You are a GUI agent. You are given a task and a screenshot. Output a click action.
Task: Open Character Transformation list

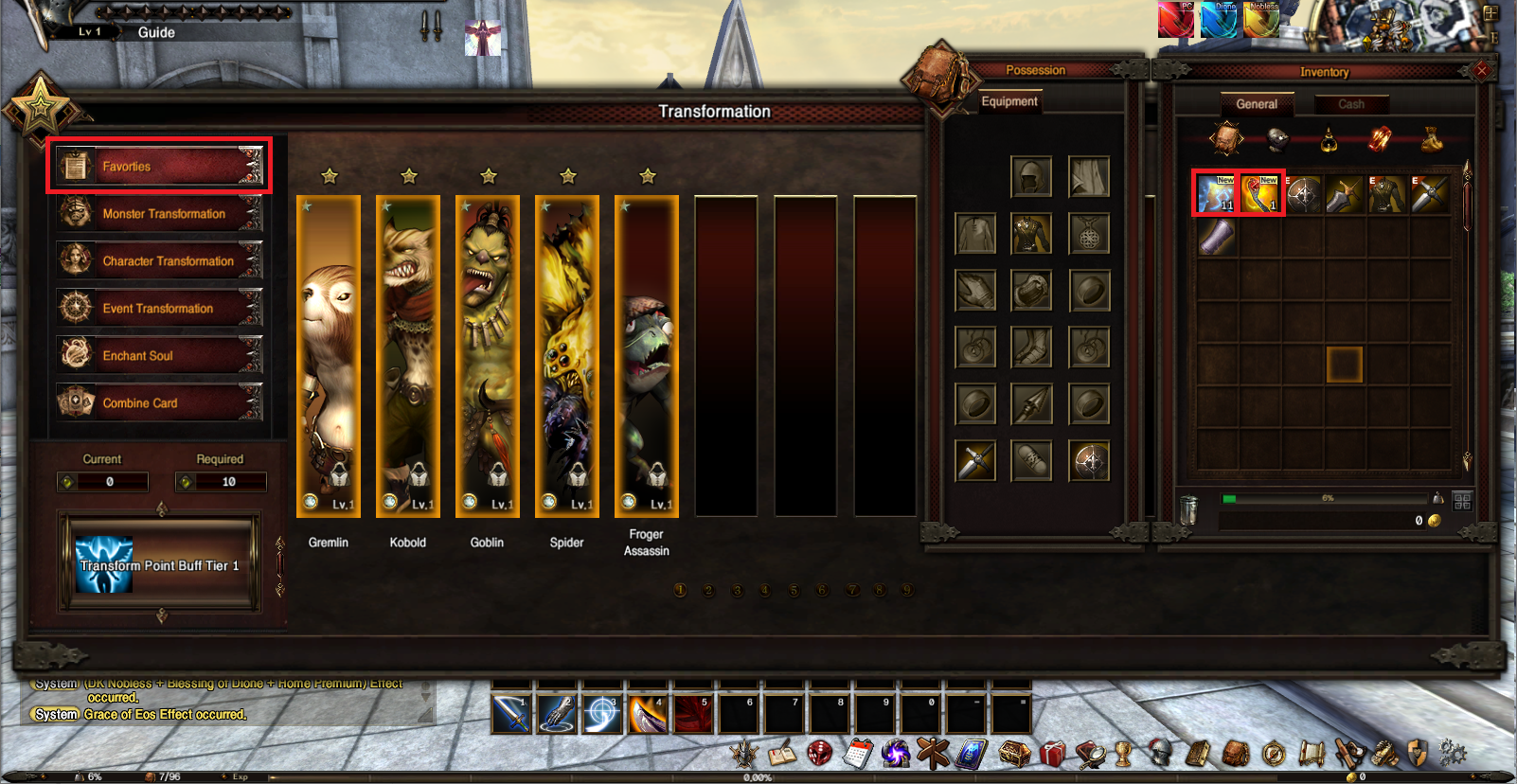tap(159, 261)
